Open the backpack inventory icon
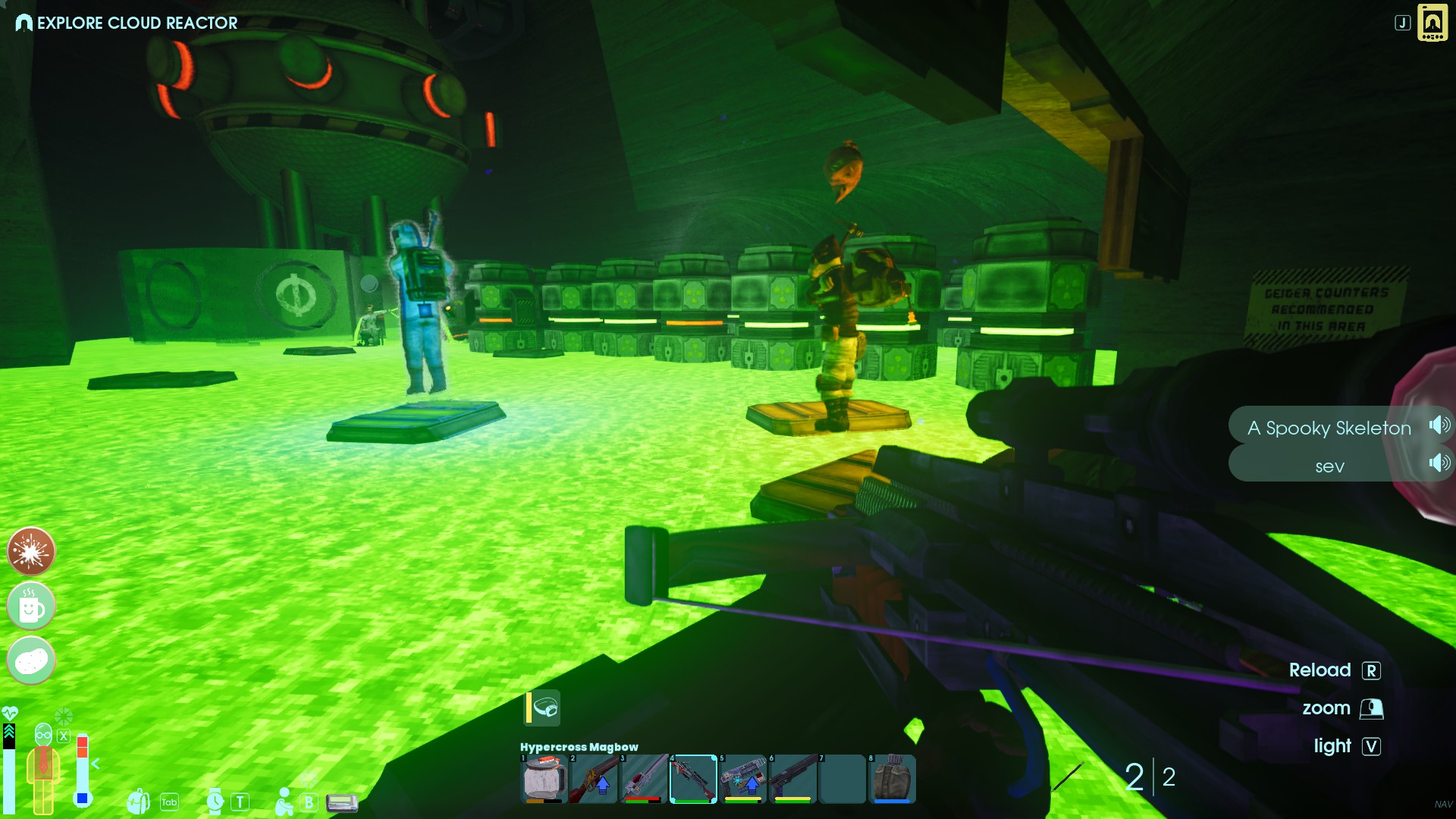The height and width of the screenshot is (819, 1456). click(139, 802)
